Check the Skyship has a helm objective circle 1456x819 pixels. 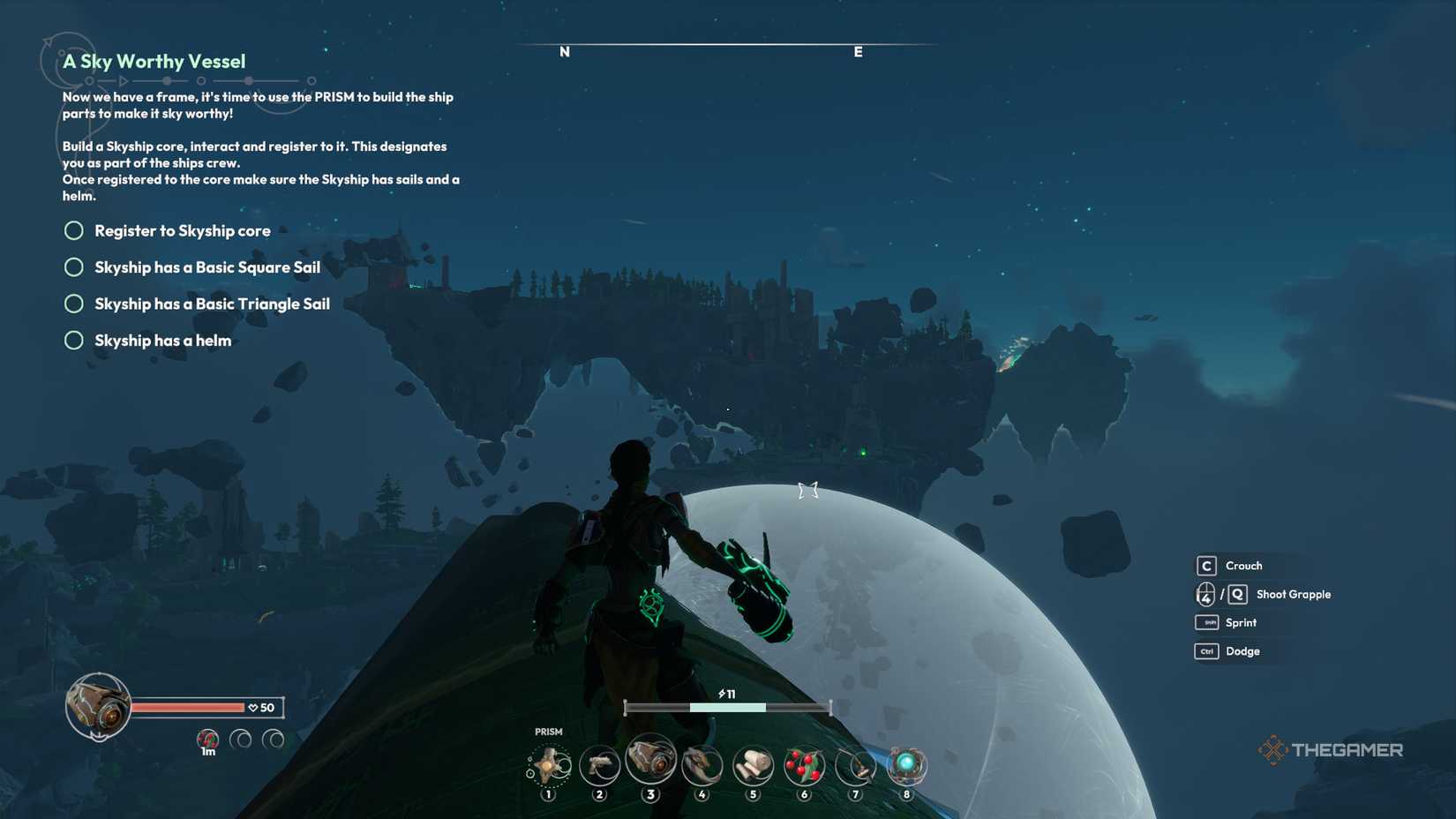click(x=74, y=340)
